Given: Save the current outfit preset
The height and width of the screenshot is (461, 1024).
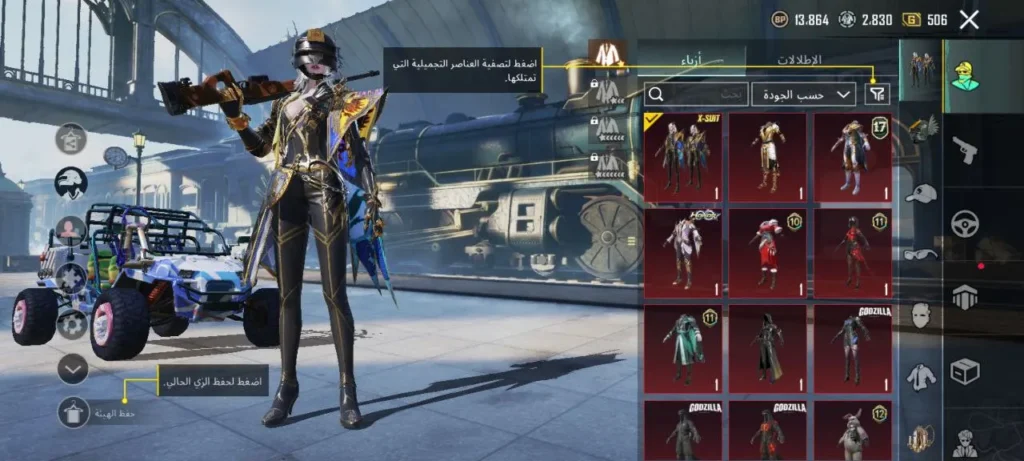Looking at the screenshot, I should point(73,412).
